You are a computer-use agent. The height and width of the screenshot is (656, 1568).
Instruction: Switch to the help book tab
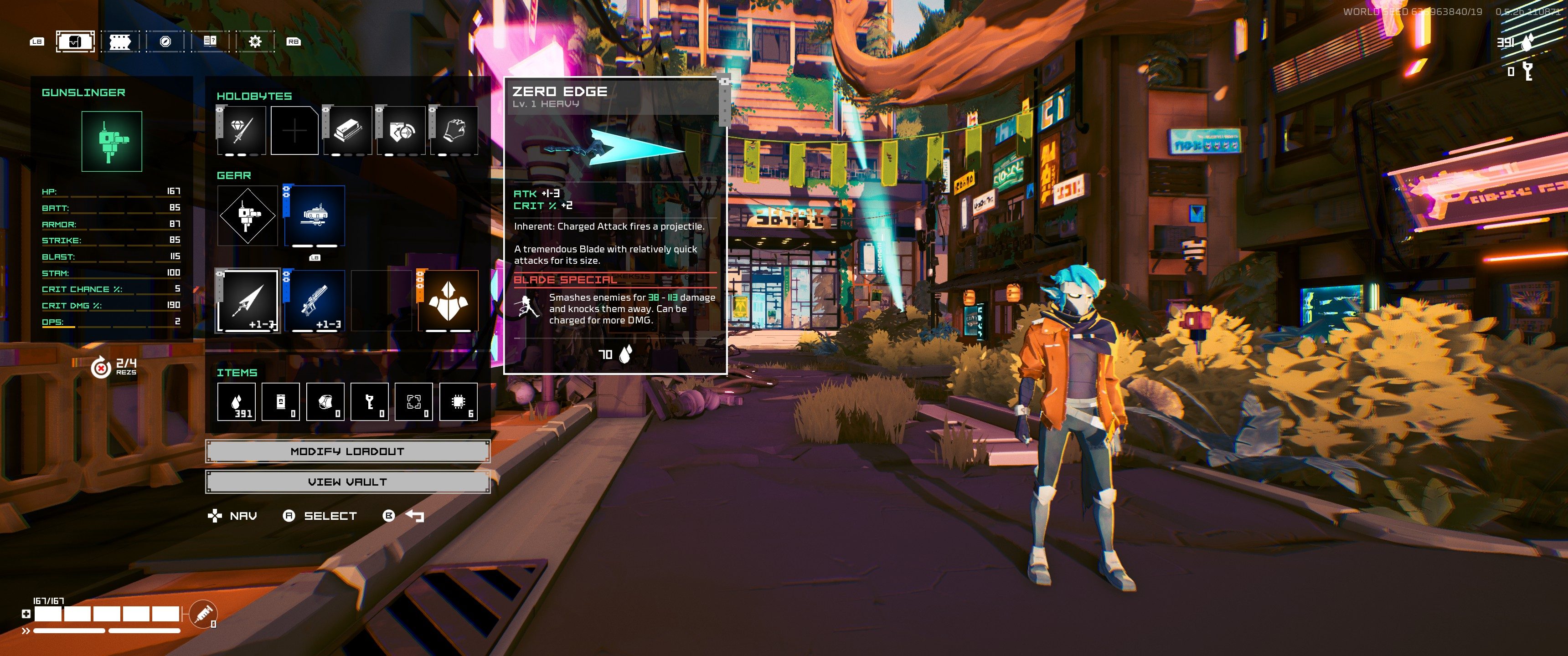tap(210, 41)
